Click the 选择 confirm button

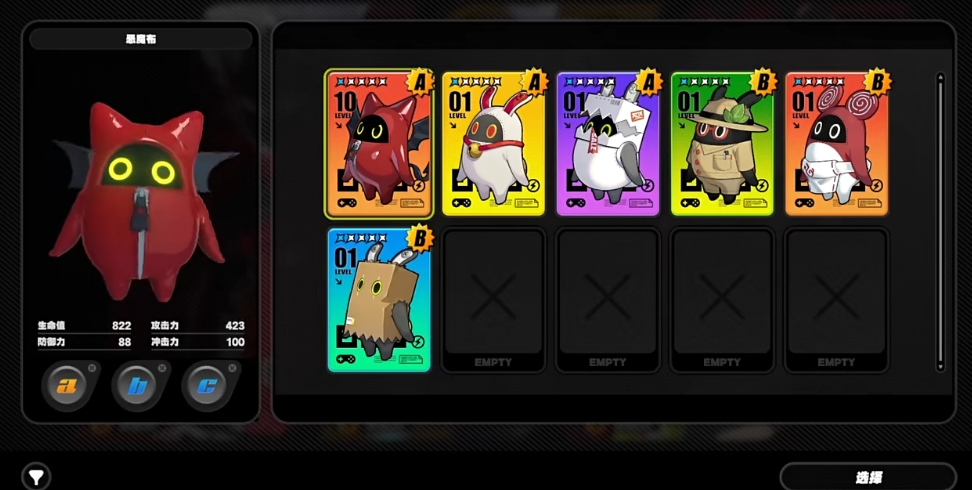(867, 477)
